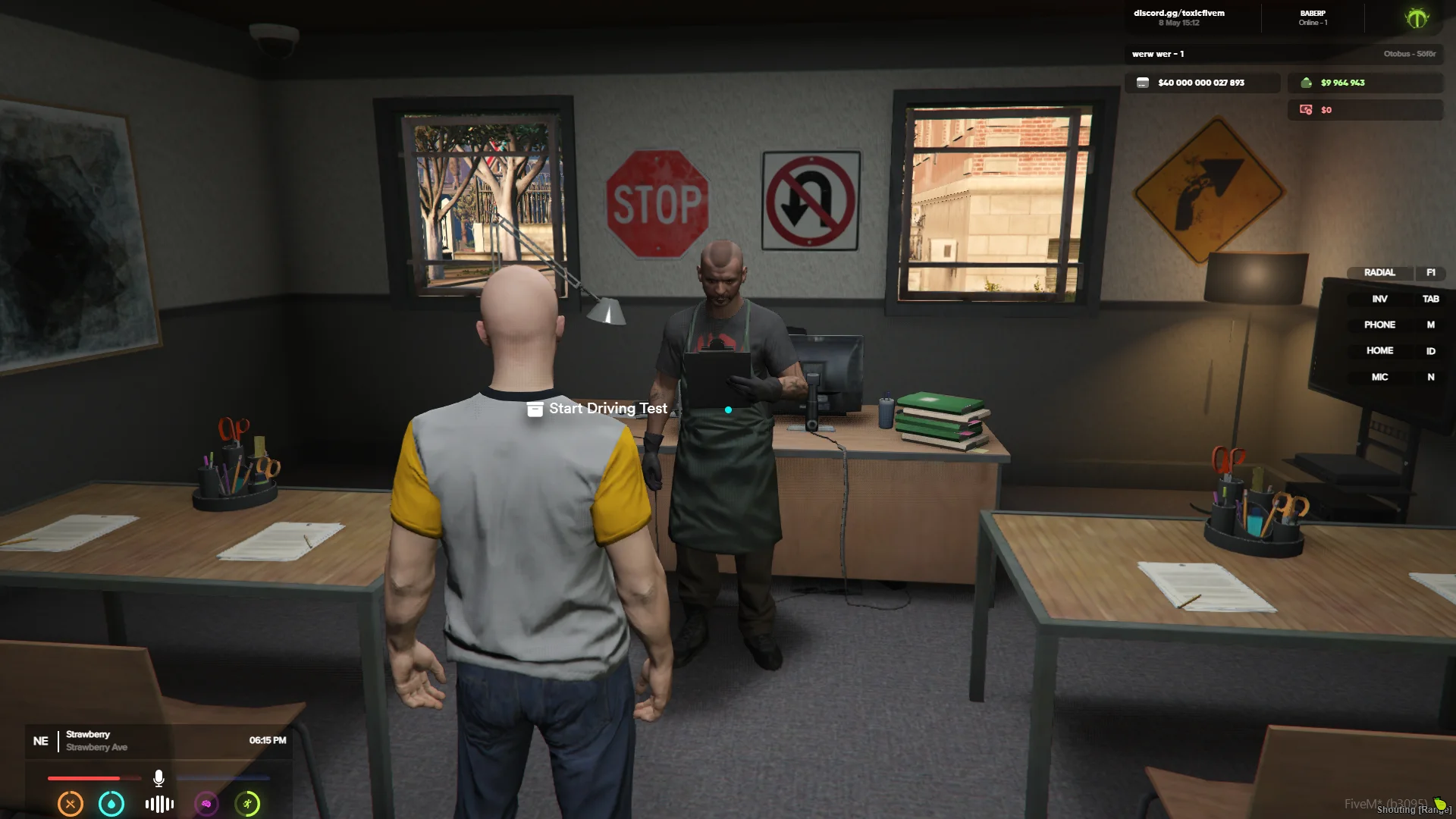Click the green running man stamina icon
Screen dimensions: 1456x819
point(247,804)
